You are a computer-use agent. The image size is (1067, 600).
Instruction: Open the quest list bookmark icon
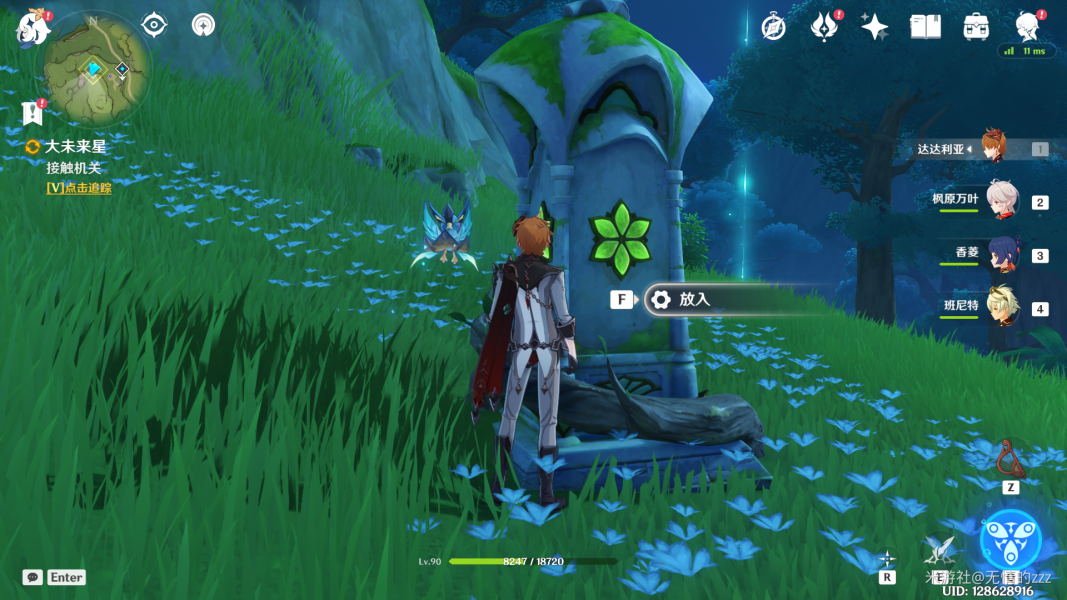tap(32, 113)
